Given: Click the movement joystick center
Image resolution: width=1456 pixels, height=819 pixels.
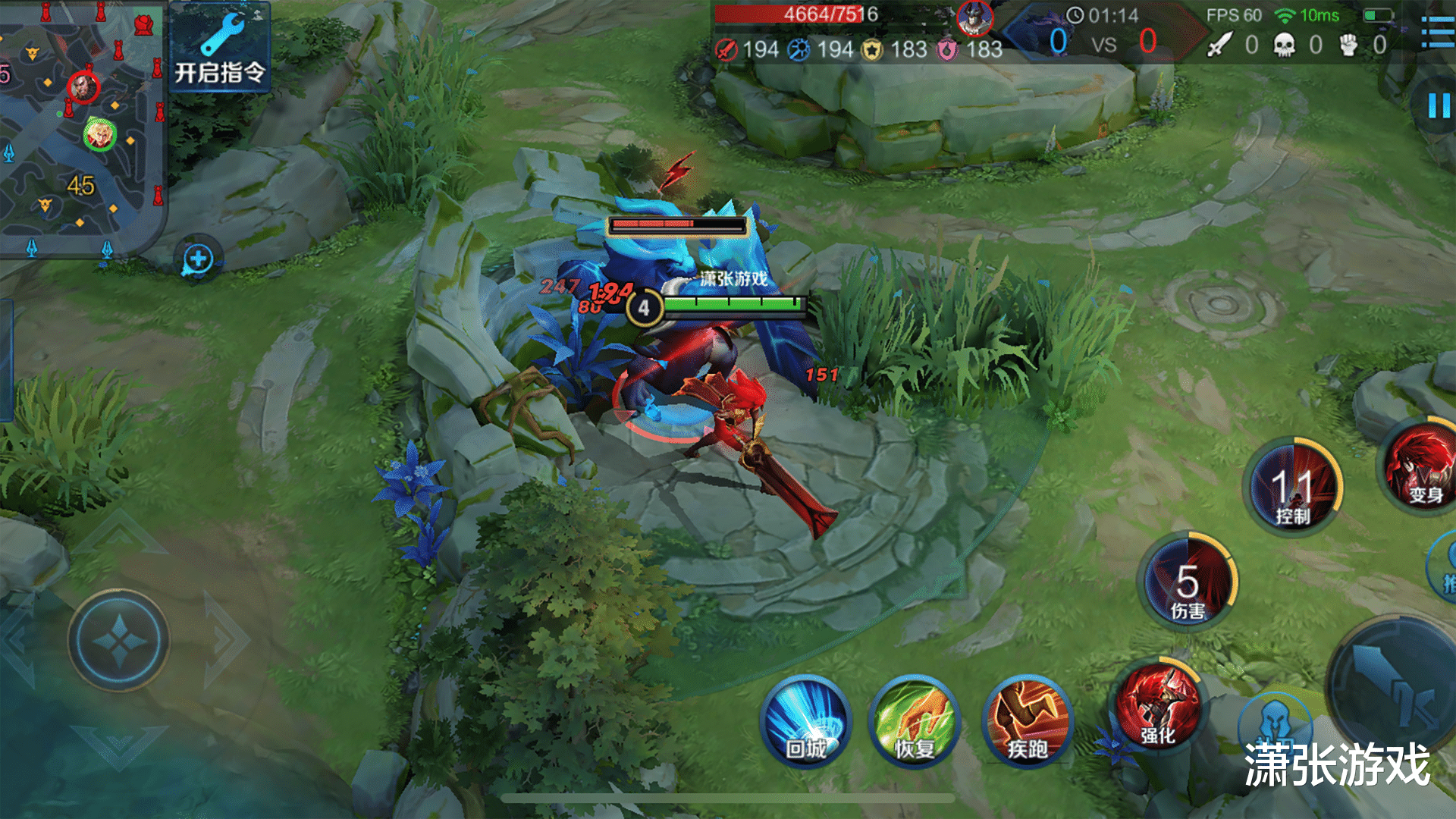Looking at the screenshot, I should [118, 641].
